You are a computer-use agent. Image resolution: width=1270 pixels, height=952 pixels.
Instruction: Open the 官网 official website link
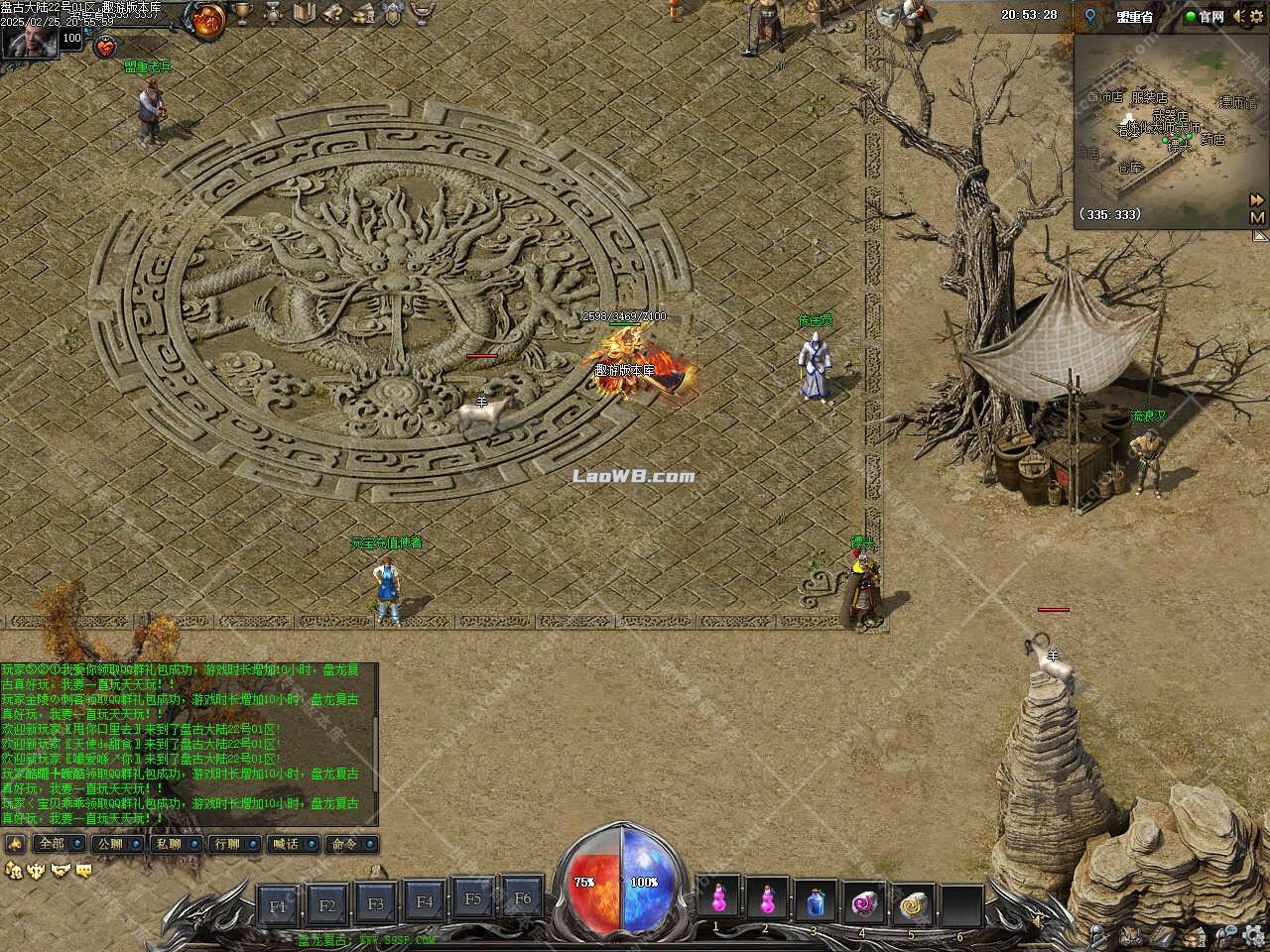[x=1205, y=16]
